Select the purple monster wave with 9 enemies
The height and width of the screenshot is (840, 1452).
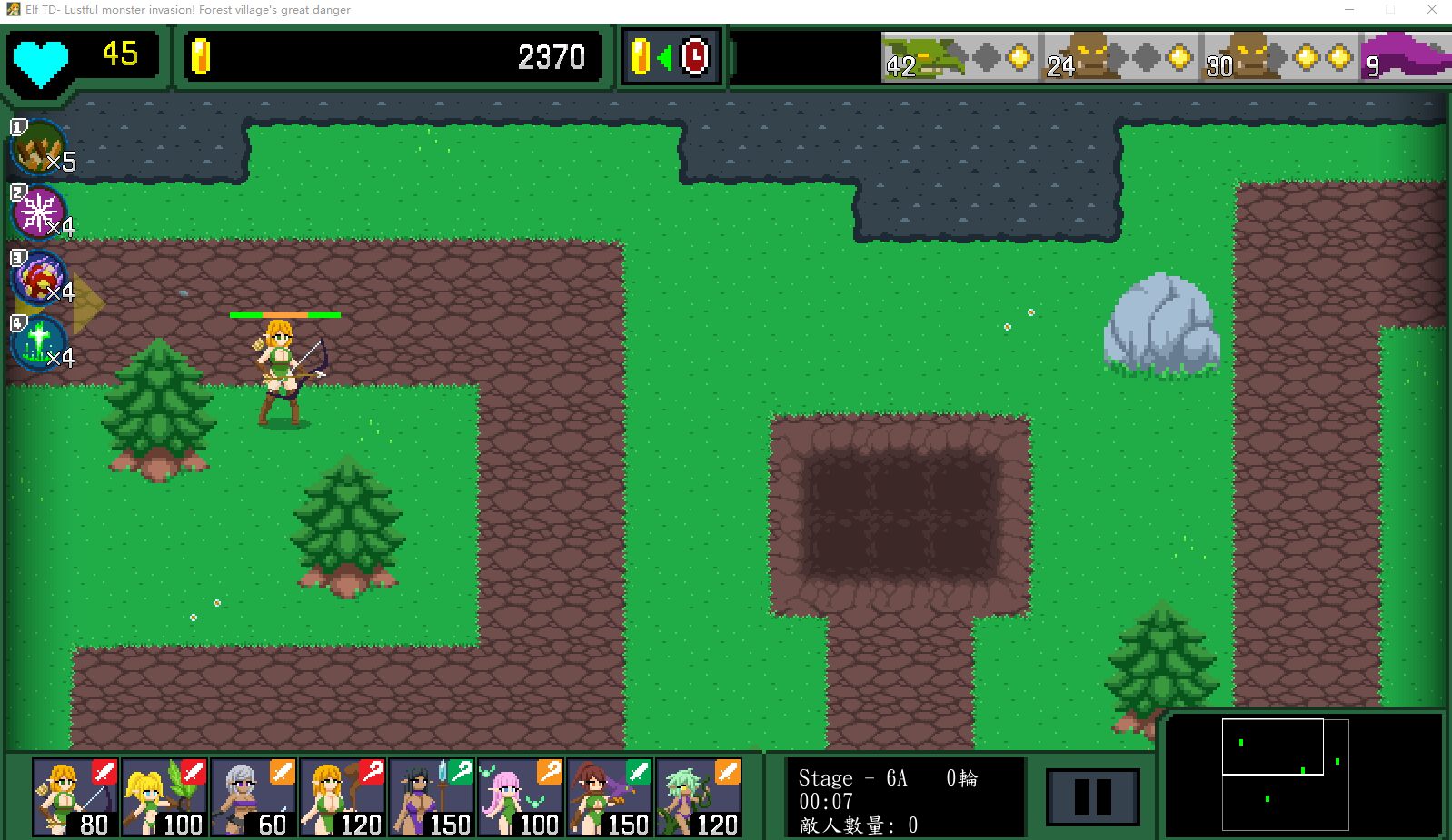pyautogui.click(x=1405, y=57)
